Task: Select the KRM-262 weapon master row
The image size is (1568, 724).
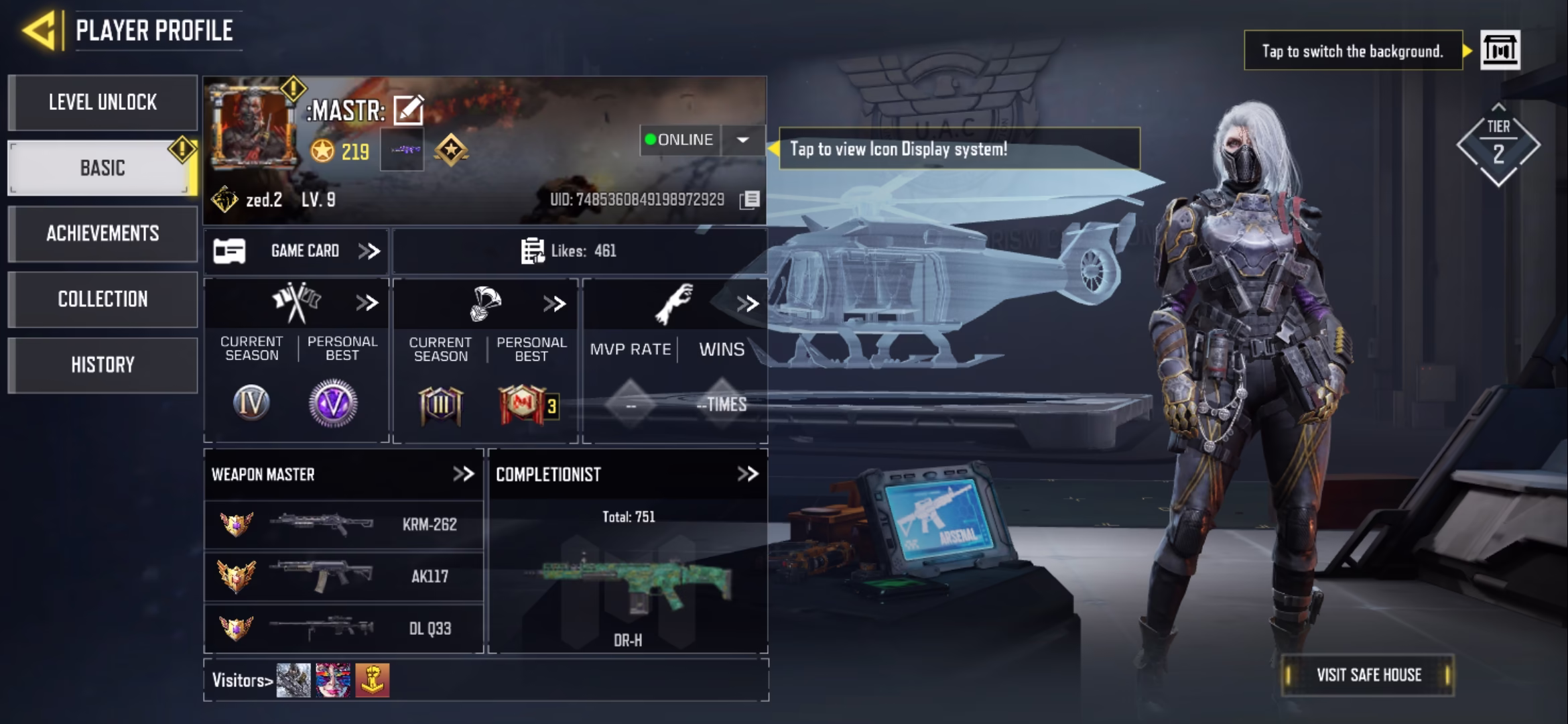Action: pyautogui.click(x=343, y=524)
